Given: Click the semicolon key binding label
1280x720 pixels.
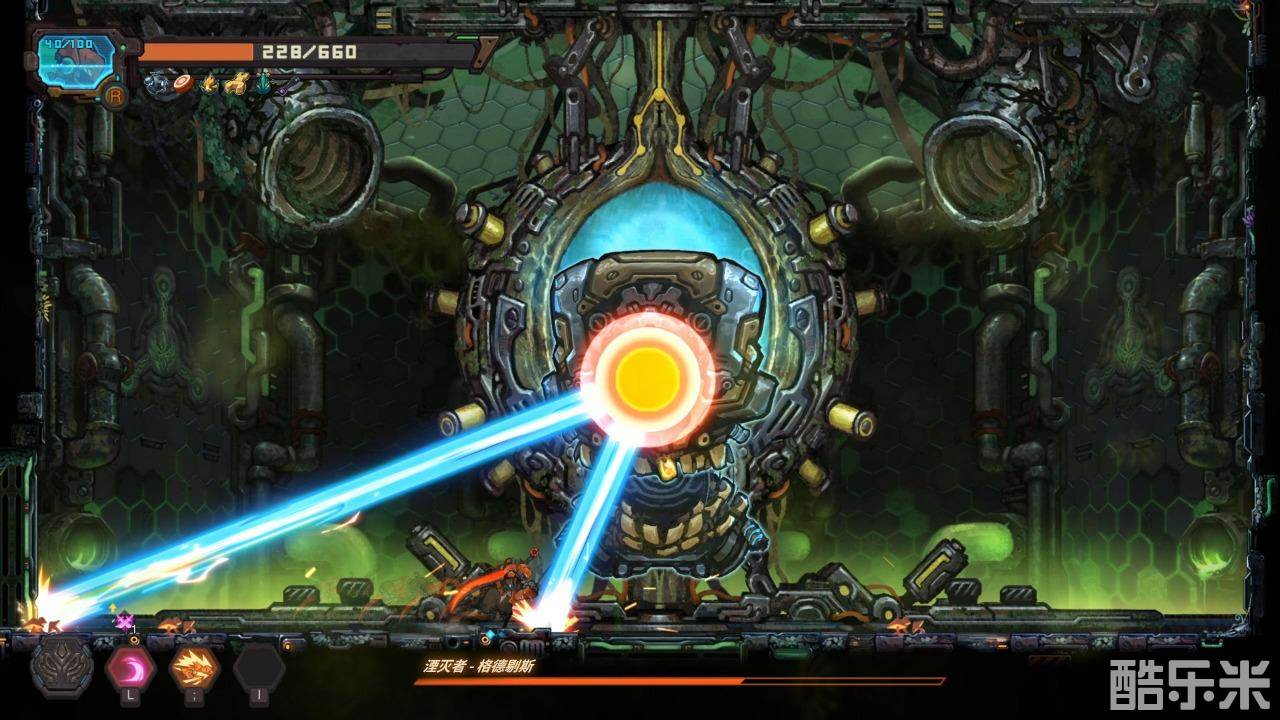Looking at the screenshot, I should tap(195, 695).
